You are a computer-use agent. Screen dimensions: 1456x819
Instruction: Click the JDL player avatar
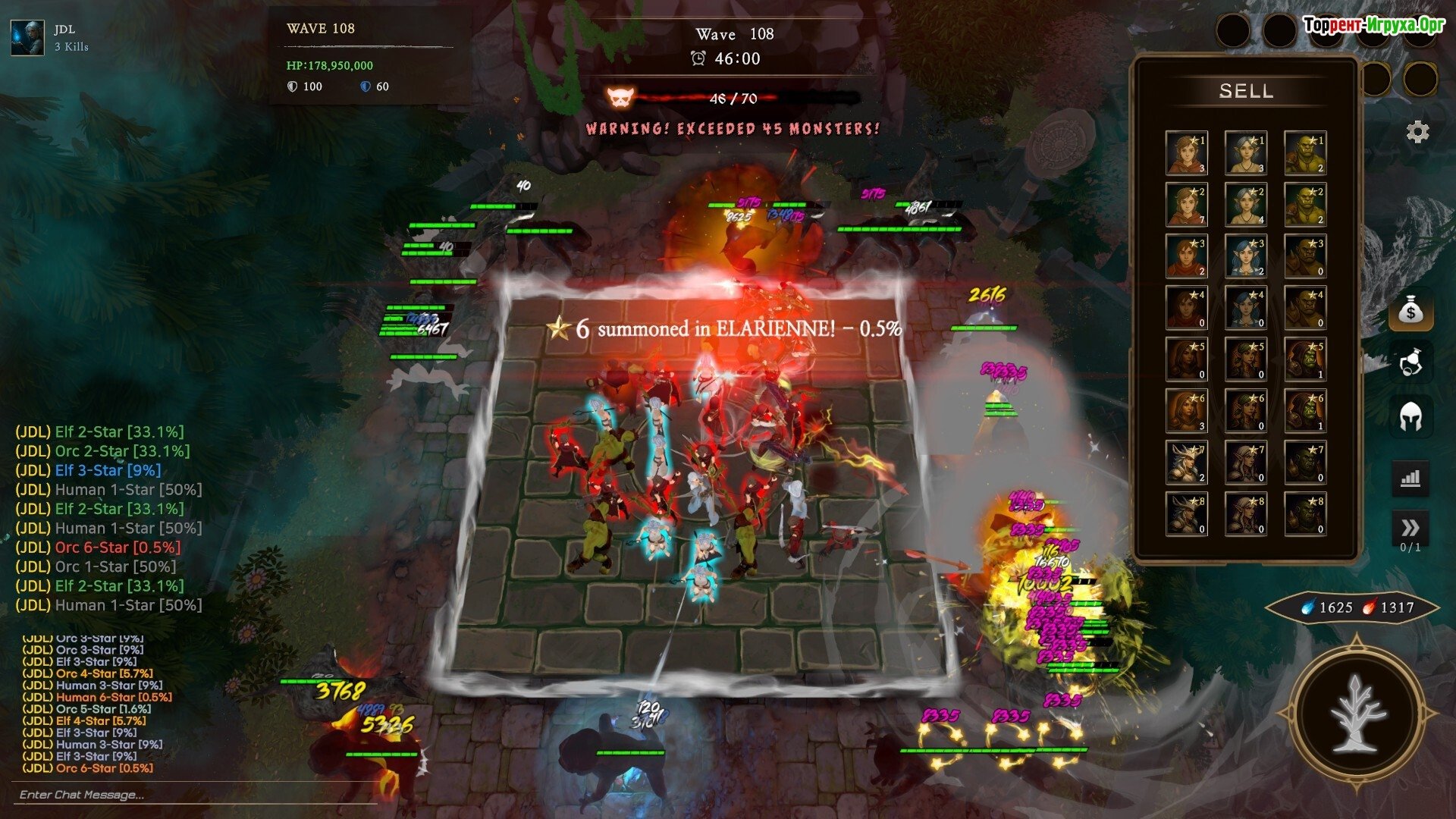(27, 38)
